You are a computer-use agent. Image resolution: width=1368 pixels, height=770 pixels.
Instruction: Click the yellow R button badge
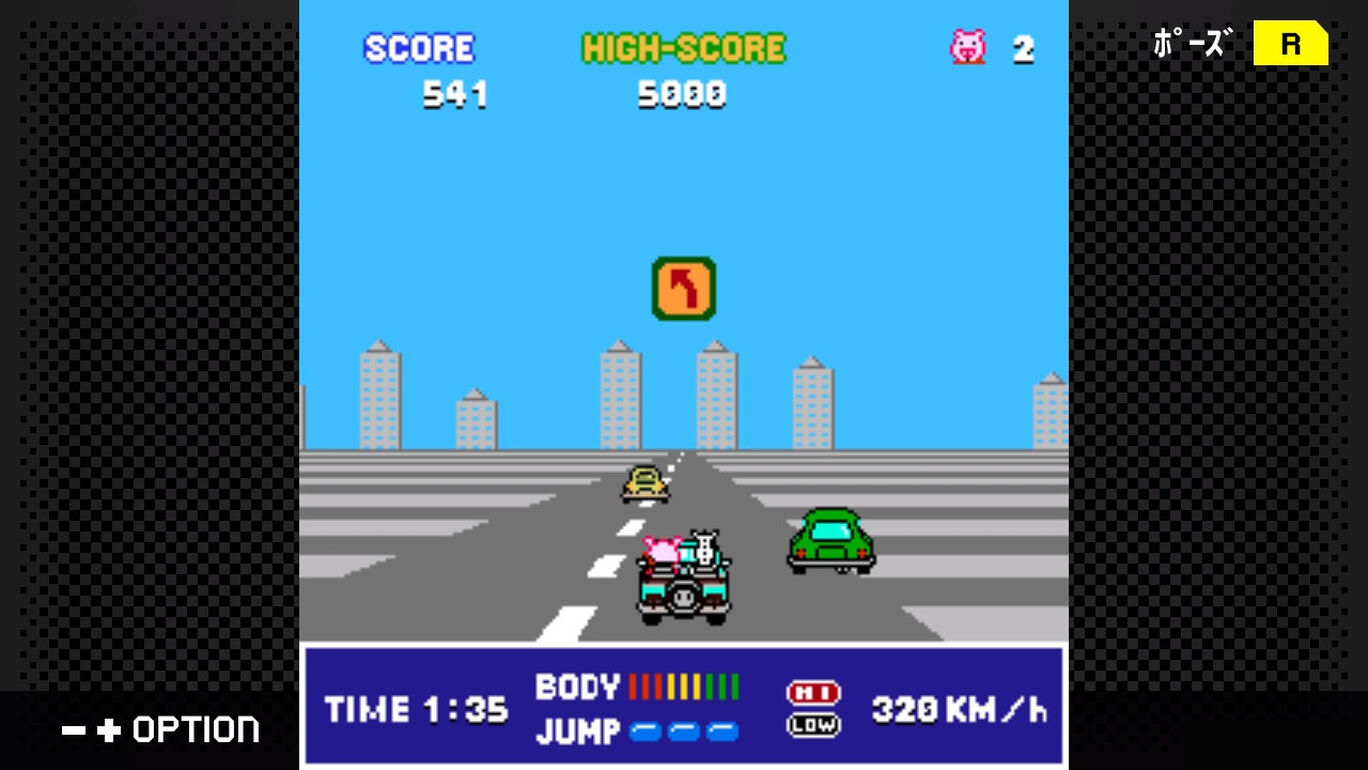click(x=1291, y=44)
